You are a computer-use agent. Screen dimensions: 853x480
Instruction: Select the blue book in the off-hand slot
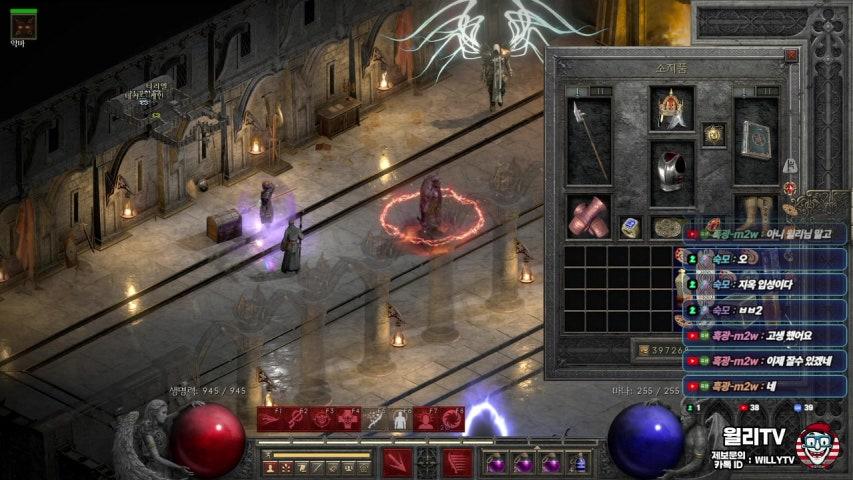point(756,140)
